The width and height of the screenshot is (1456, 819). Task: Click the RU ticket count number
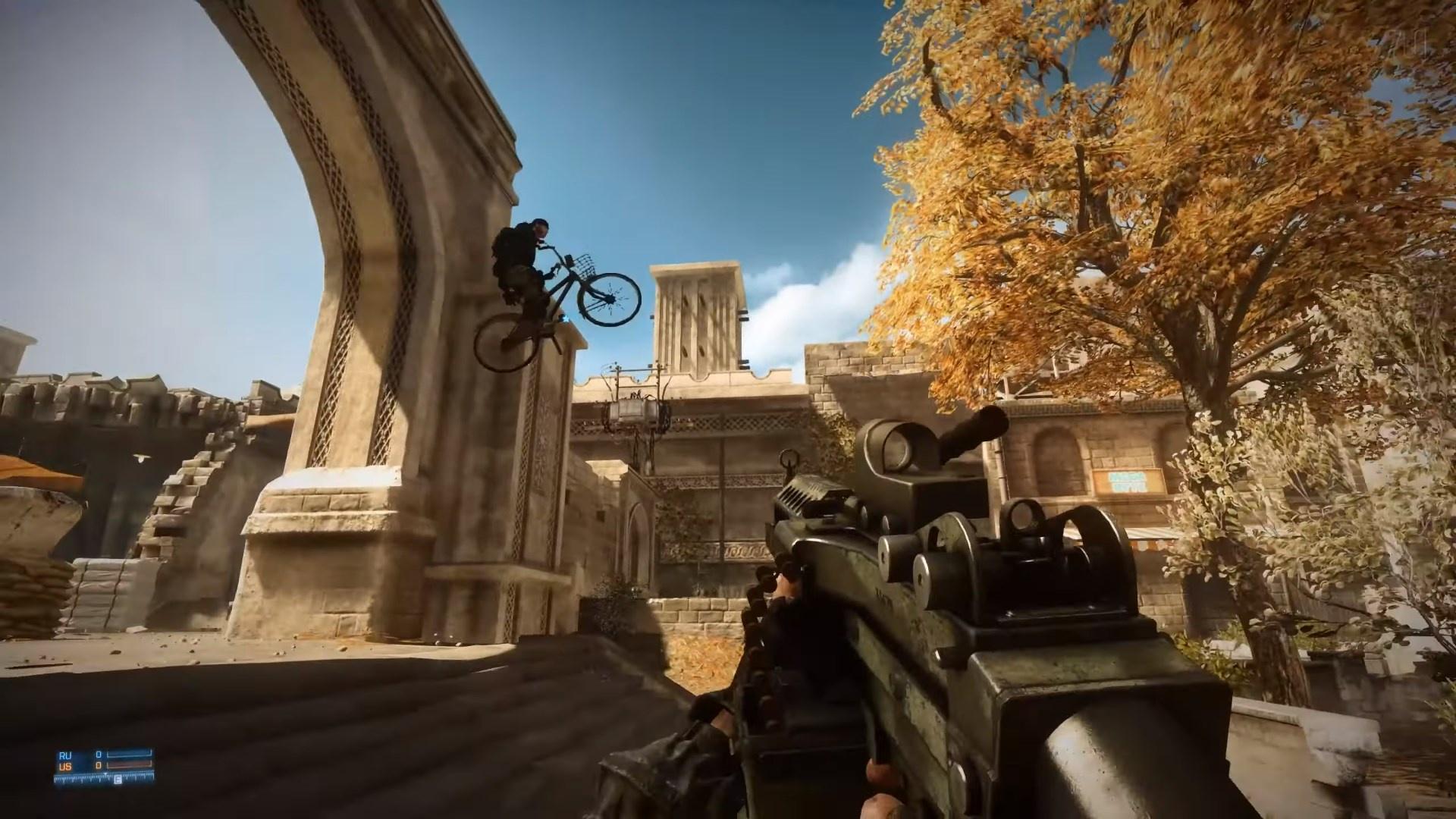(x=99, y=755)
